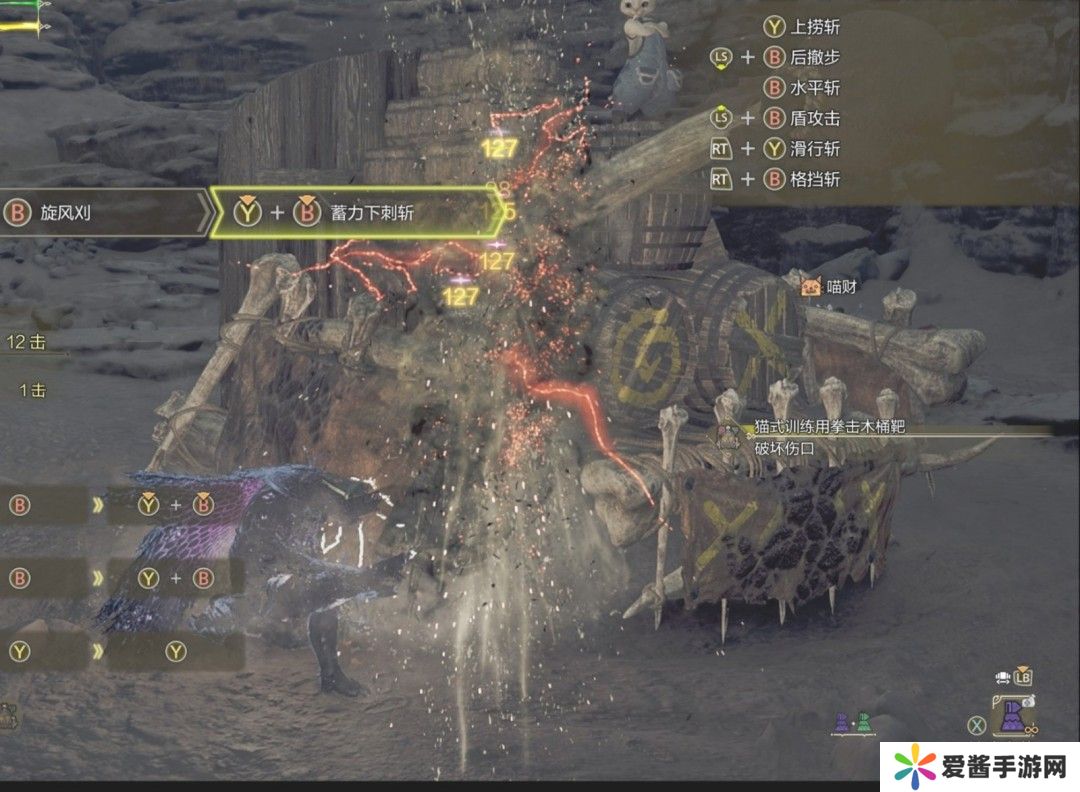Screen dimensions: 1080x792
Task: Choose the 旋风刈 combo step
Action: point(100,213)
